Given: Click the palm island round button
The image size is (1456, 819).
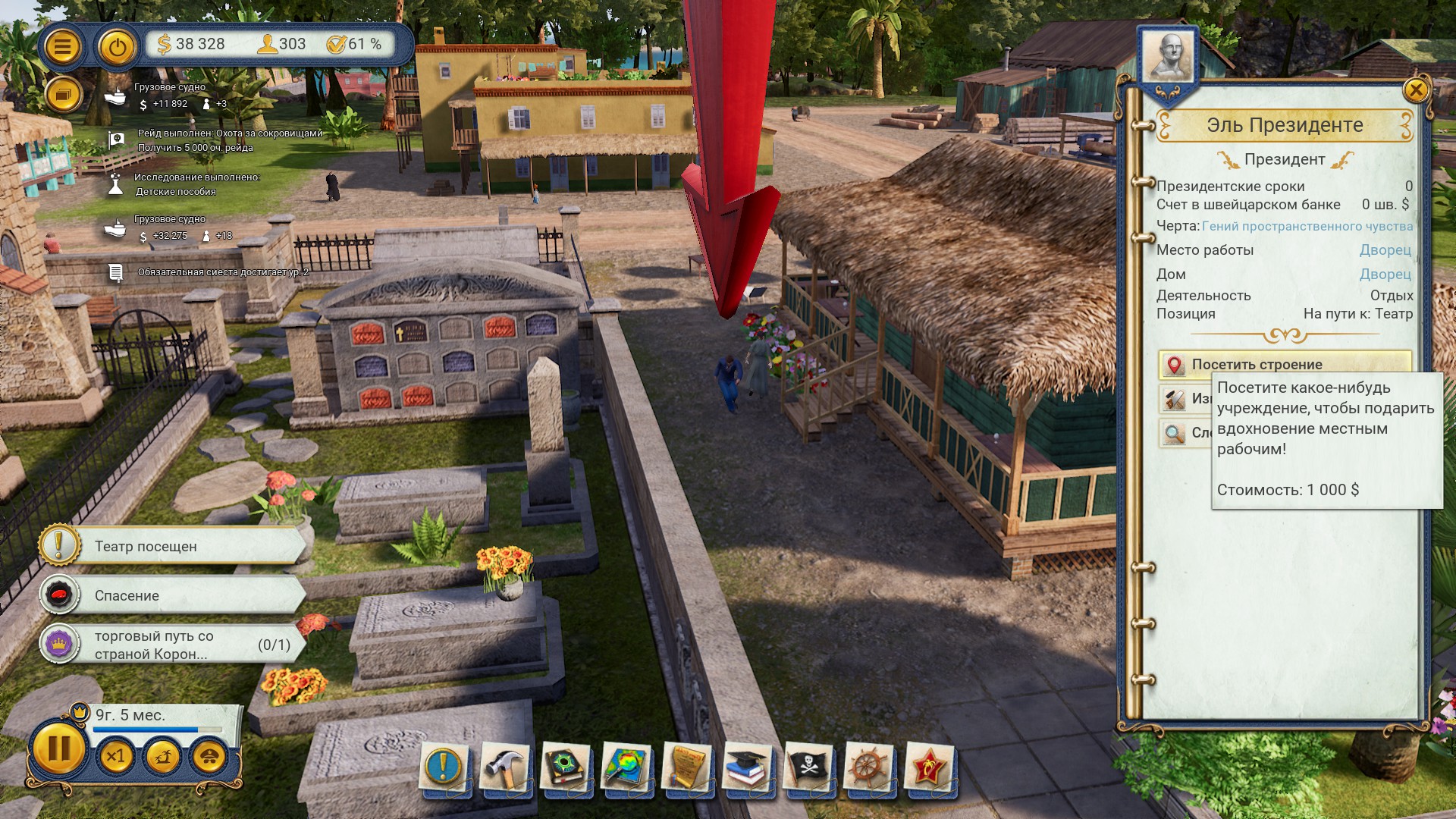Looking at the screenshot, I should (163, 756).
